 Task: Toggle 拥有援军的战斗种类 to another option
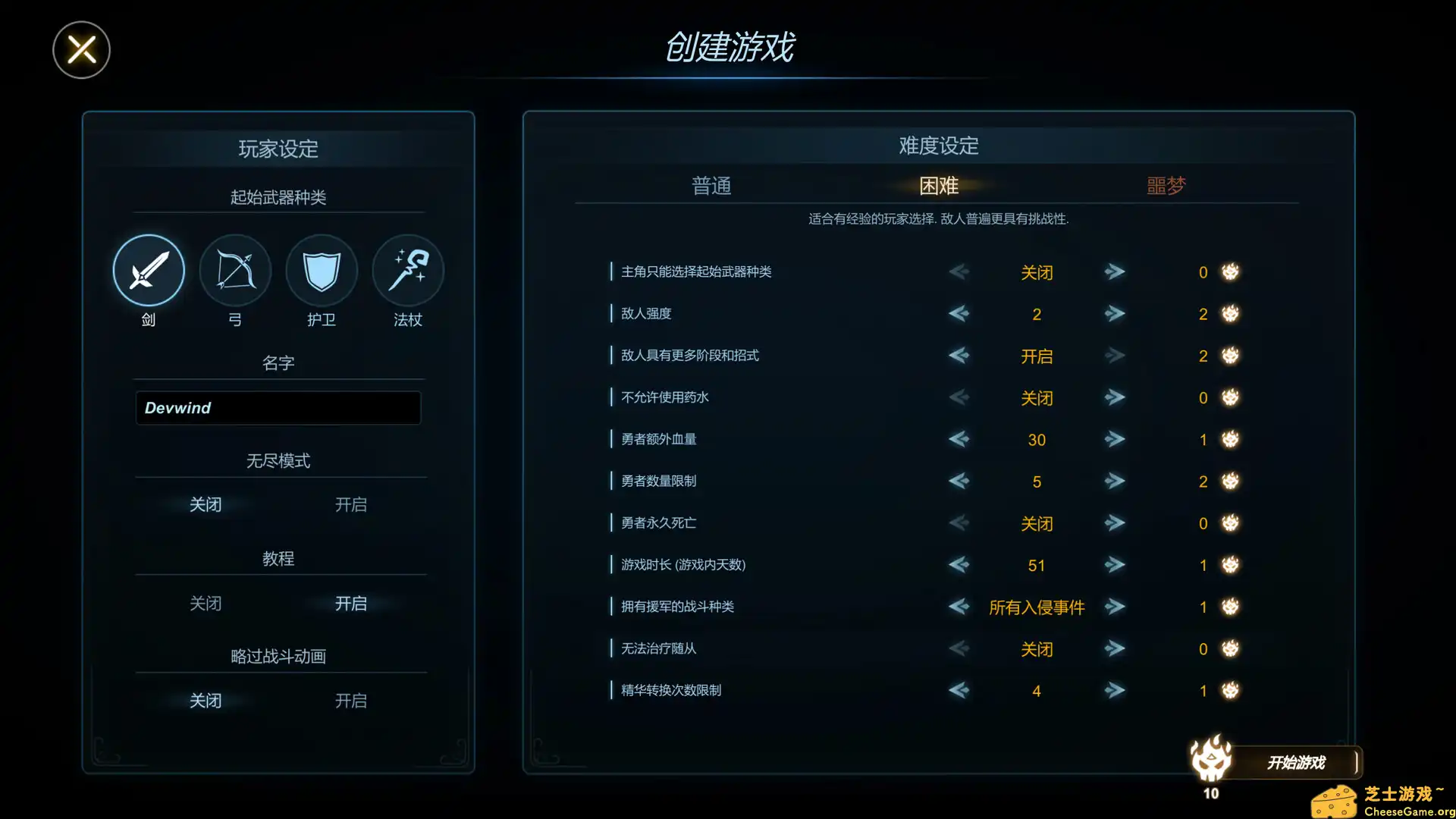(1115, 607)
